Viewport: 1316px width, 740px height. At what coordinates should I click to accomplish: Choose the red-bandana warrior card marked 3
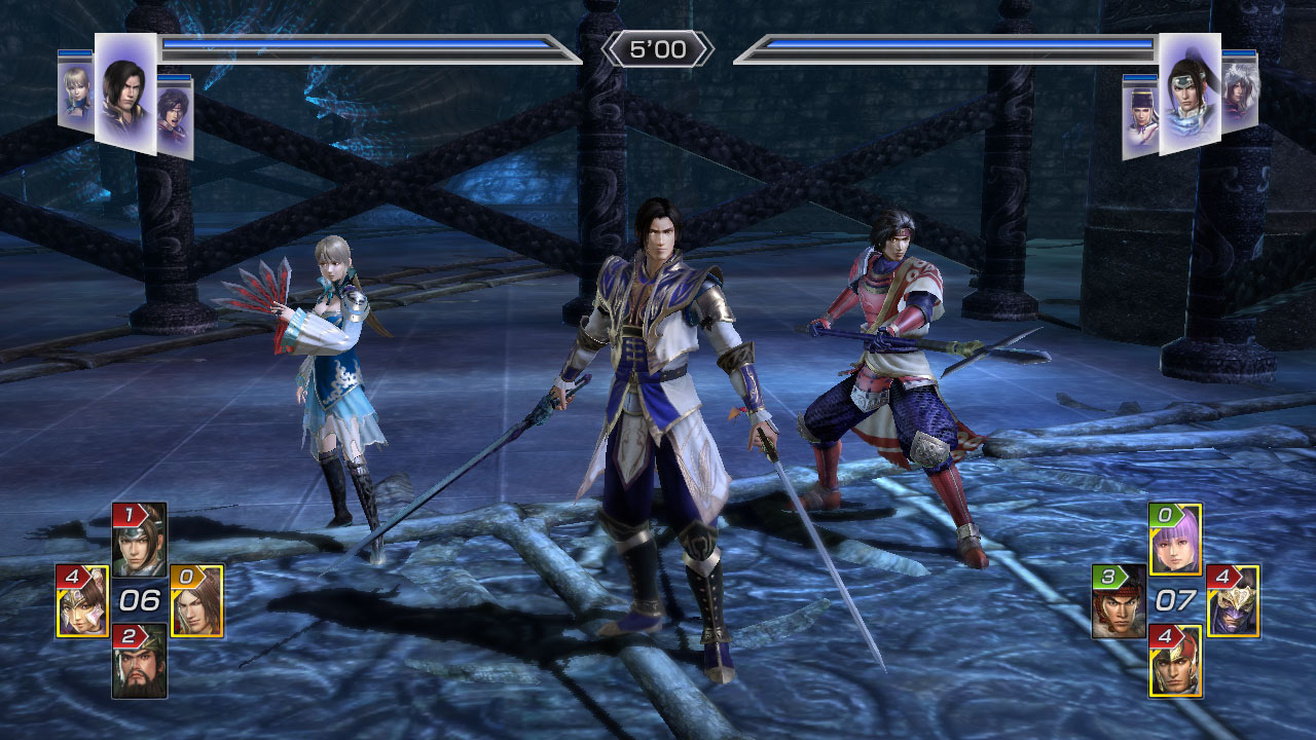point(1119,601)
